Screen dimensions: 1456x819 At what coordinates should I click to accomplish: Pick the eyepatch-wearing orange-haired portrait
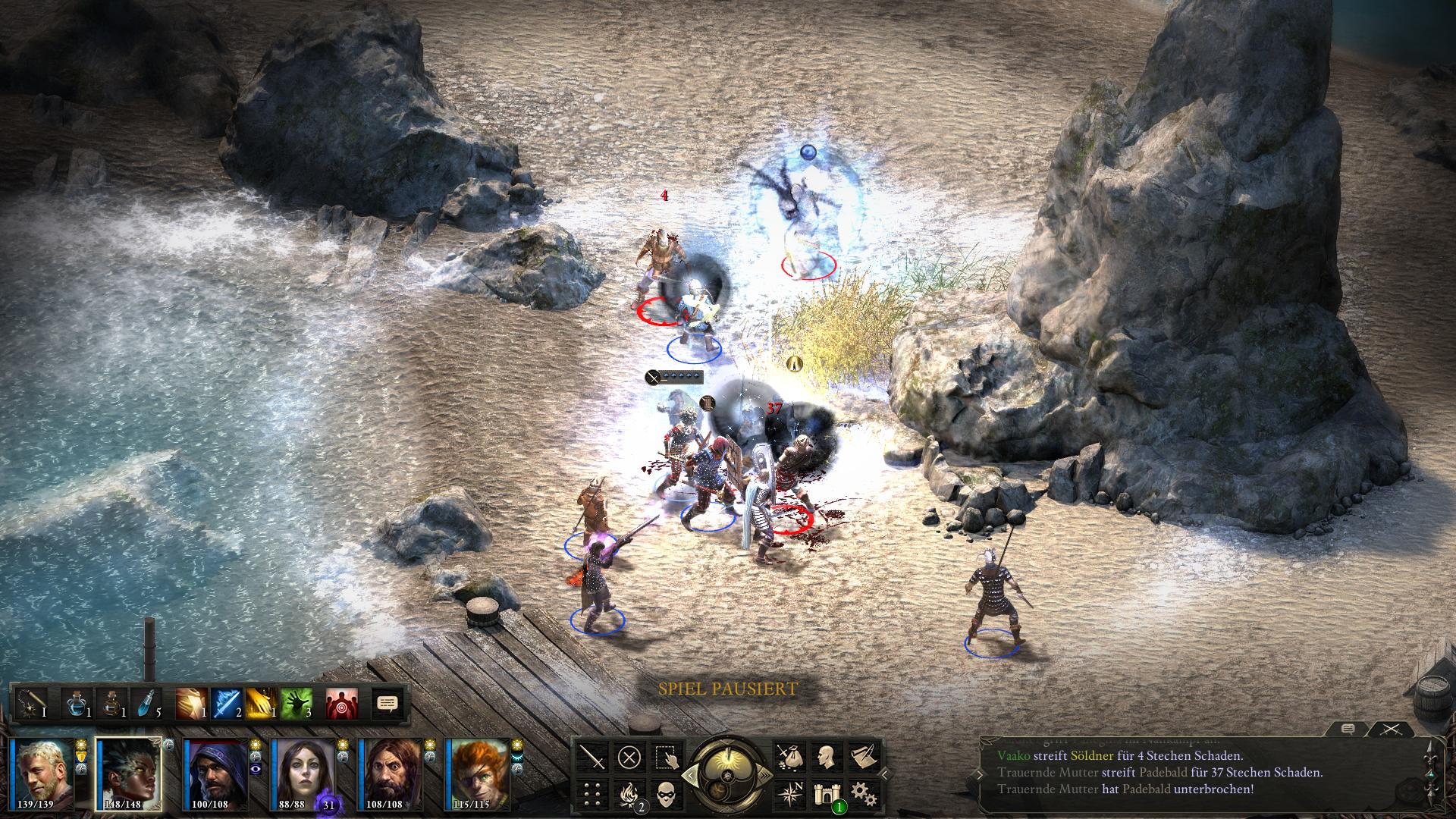pyautogui.click(x=478, y=773)
